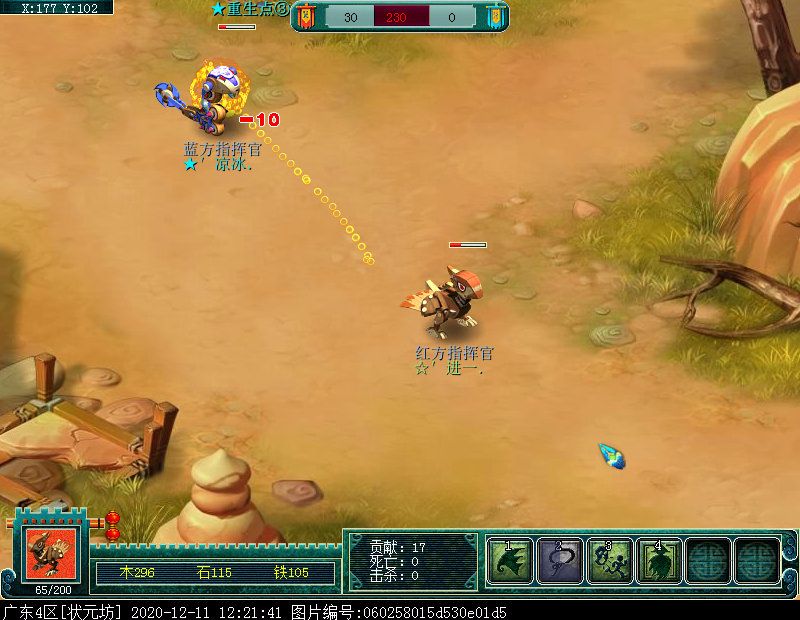Viewport: 800px width, 620px height.
Task: Activate skill 1 with the wing icon
Action: click(x=511, y=561)
